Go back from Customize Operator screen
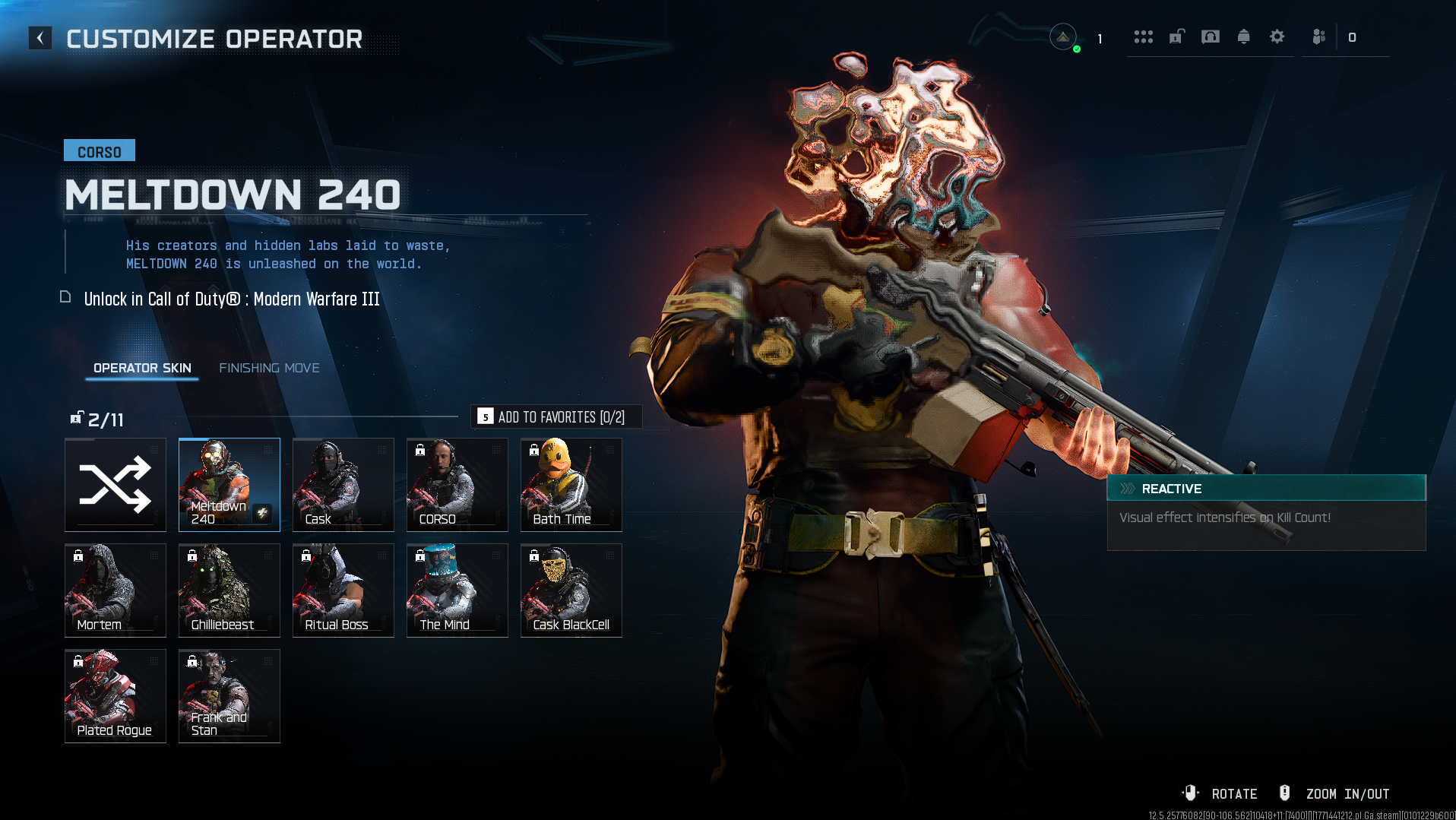The image size is (1456, 820). (40, 38)
